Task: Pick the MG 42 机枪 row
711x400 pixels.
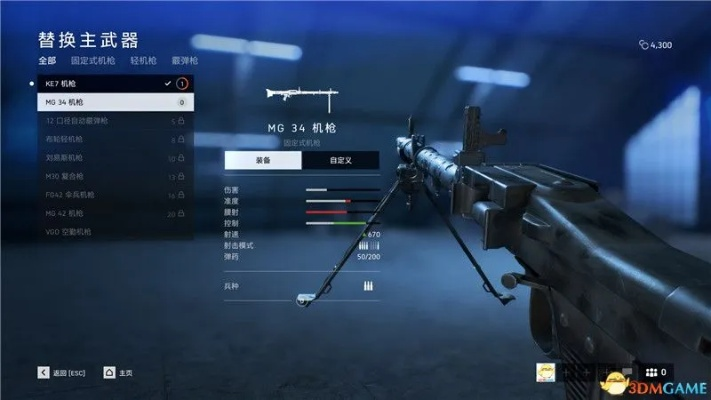Action: pyautogui.click(x=110, y=213)
